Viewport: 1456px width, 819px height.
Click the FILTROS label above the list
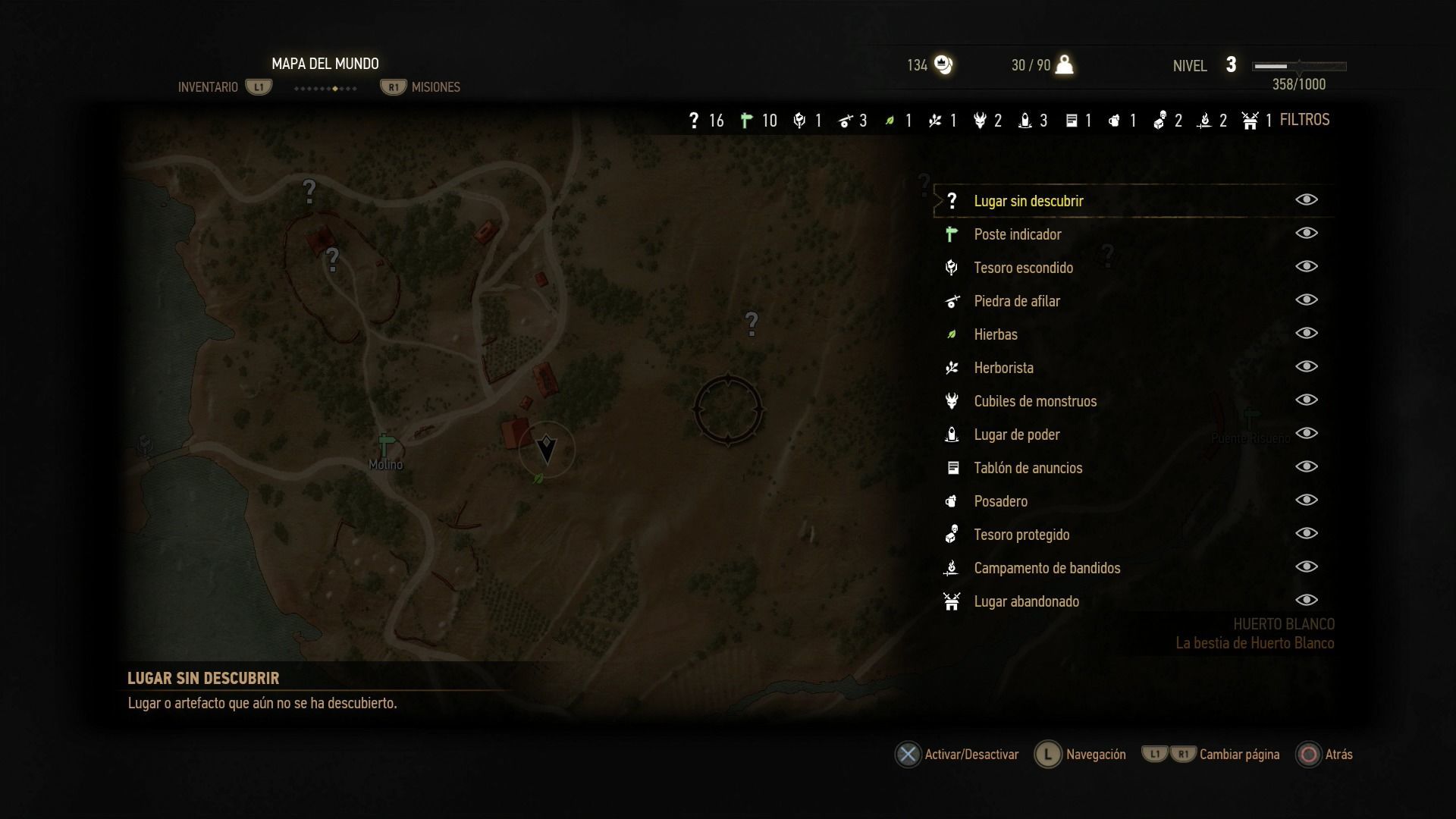[x=1304, y=120]
